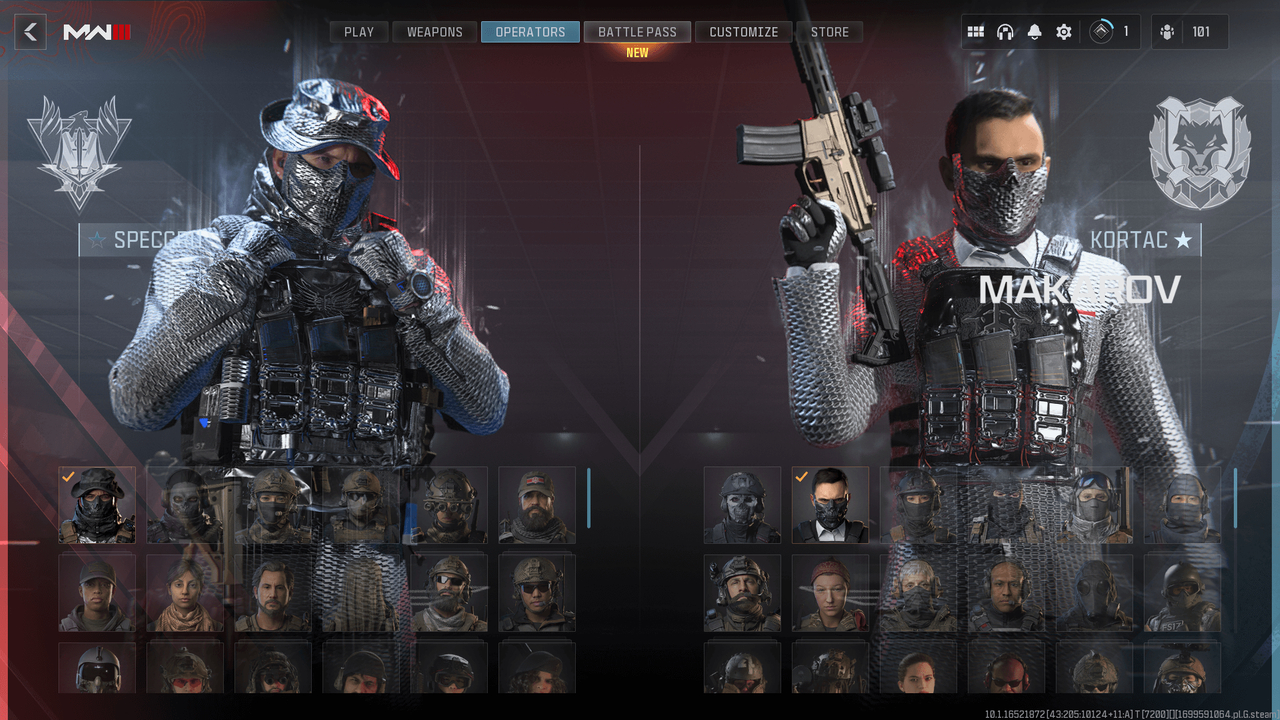Open the BATTLE PASS tab
Image resolution: width=1280 pixels, height=720 pixels.
point(637,31)
